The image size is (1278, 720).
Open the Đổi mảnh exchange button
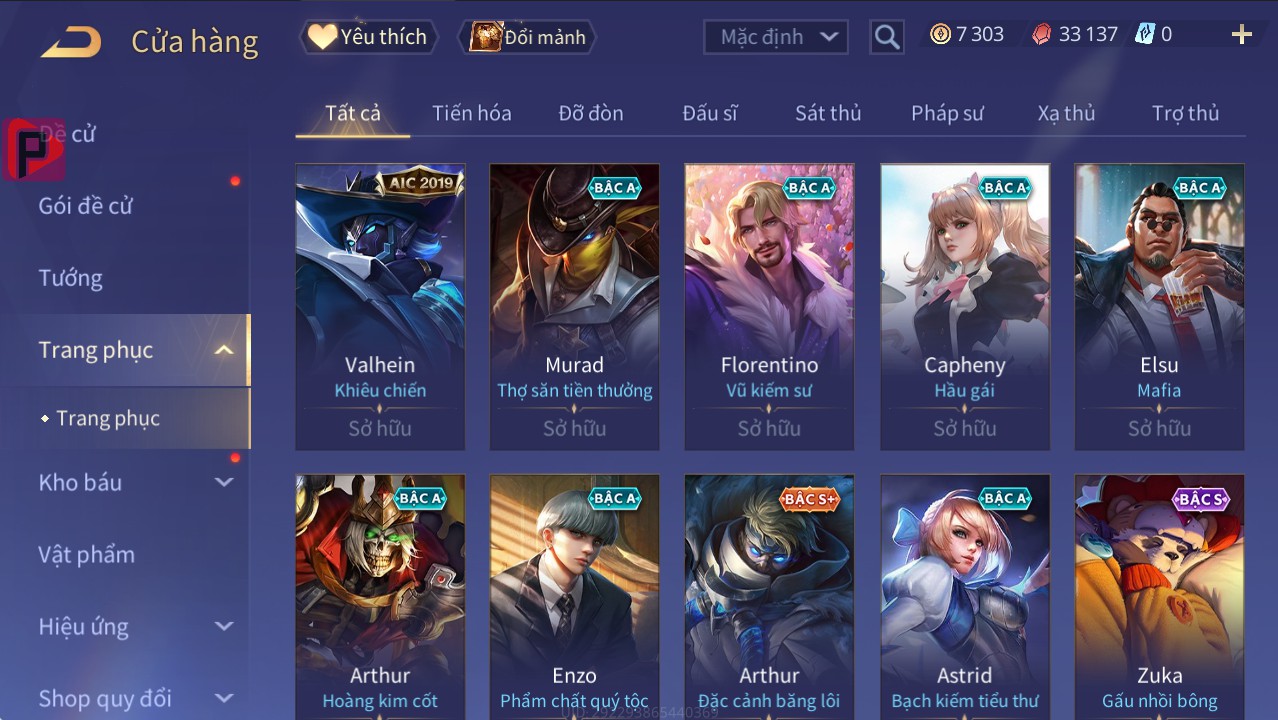click(x=527, y=37)
